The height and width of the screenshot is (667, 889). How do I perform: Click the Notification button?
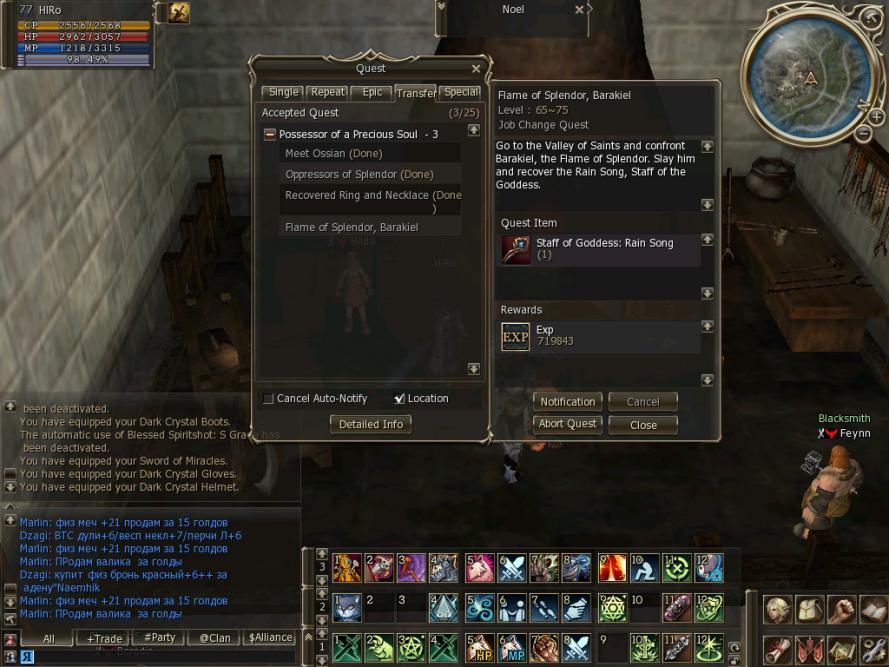coord(567,402)
